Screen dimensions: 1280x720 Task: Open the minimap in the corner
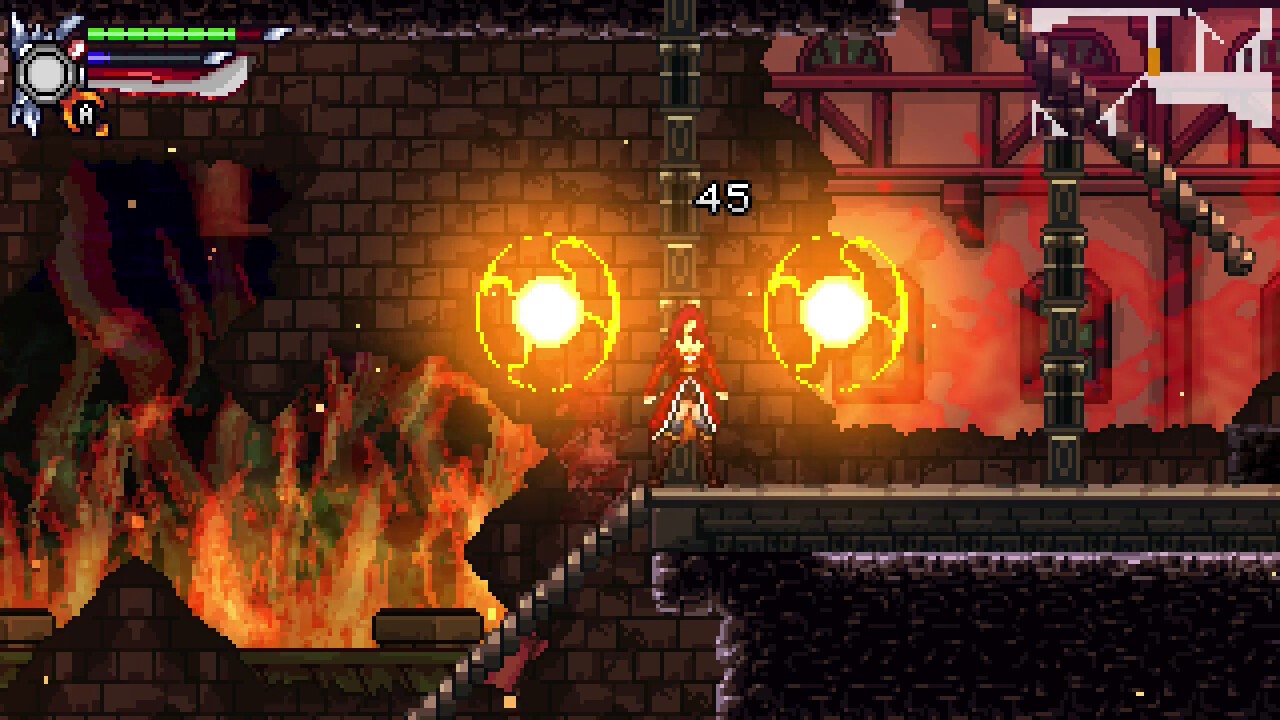coord(1150,72)
